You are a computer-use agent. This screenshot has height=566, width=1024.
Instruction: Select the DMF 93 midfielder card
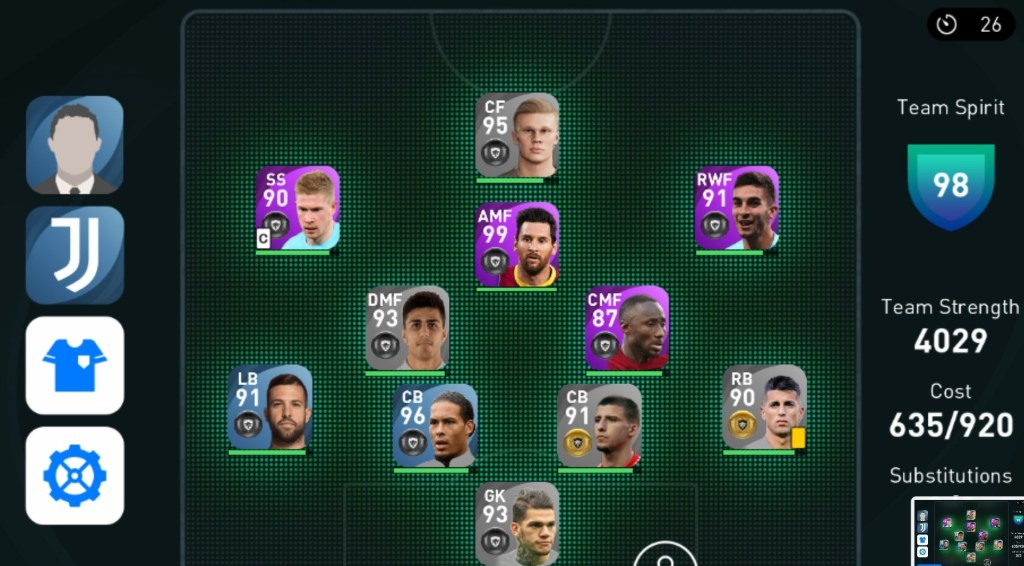[x=407, y=328]
